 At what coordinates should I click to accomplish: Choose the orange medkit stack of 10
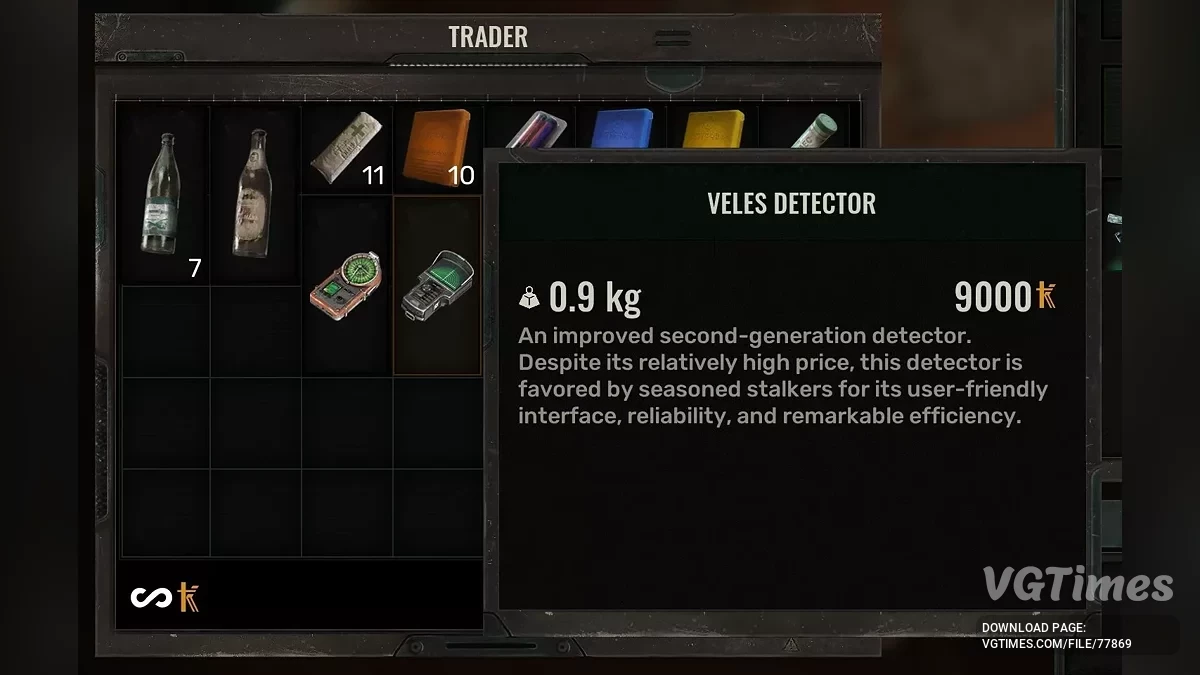(437, 150)
